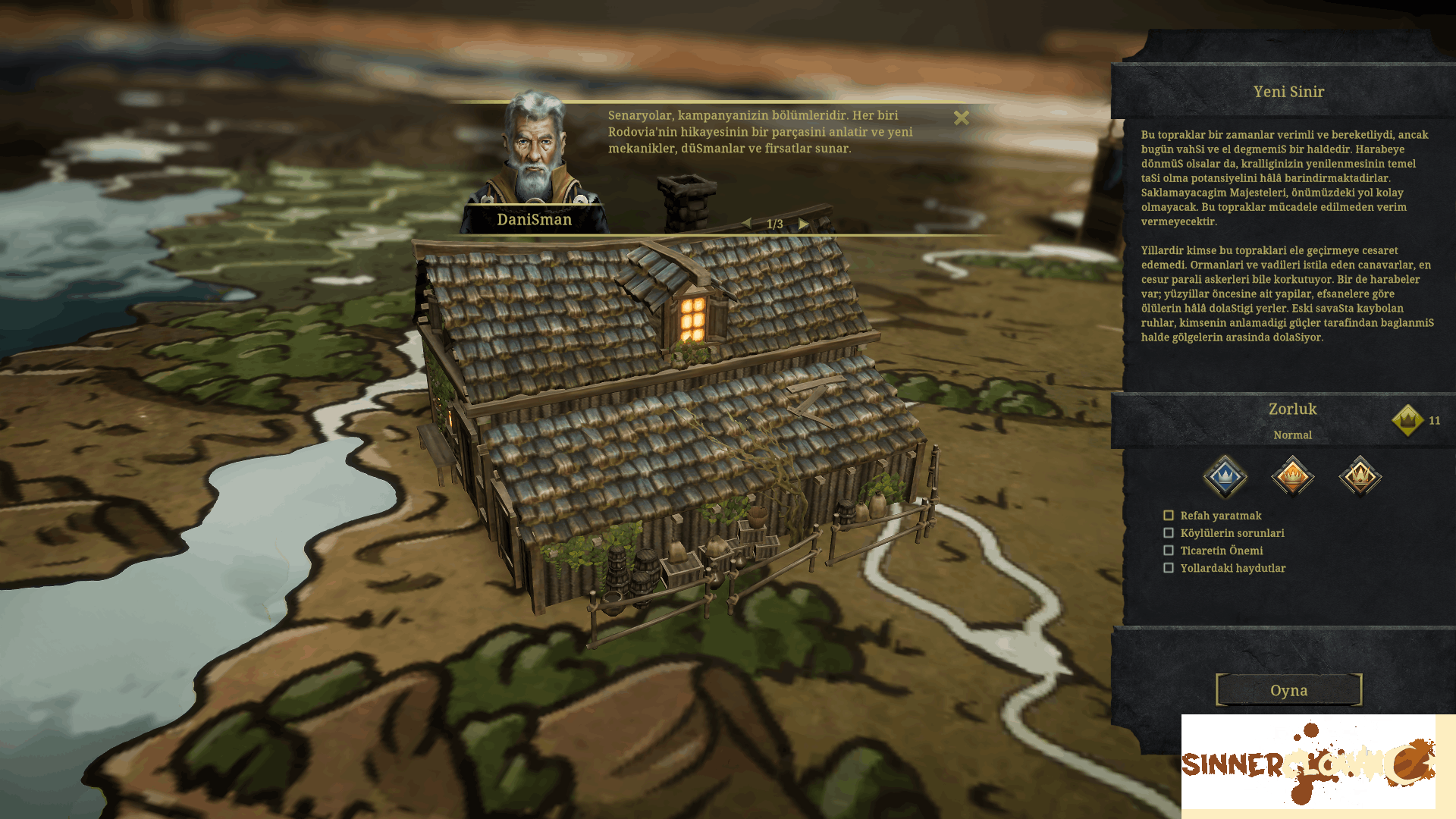Go to the next advisor tip page

[x=803, y=224]
